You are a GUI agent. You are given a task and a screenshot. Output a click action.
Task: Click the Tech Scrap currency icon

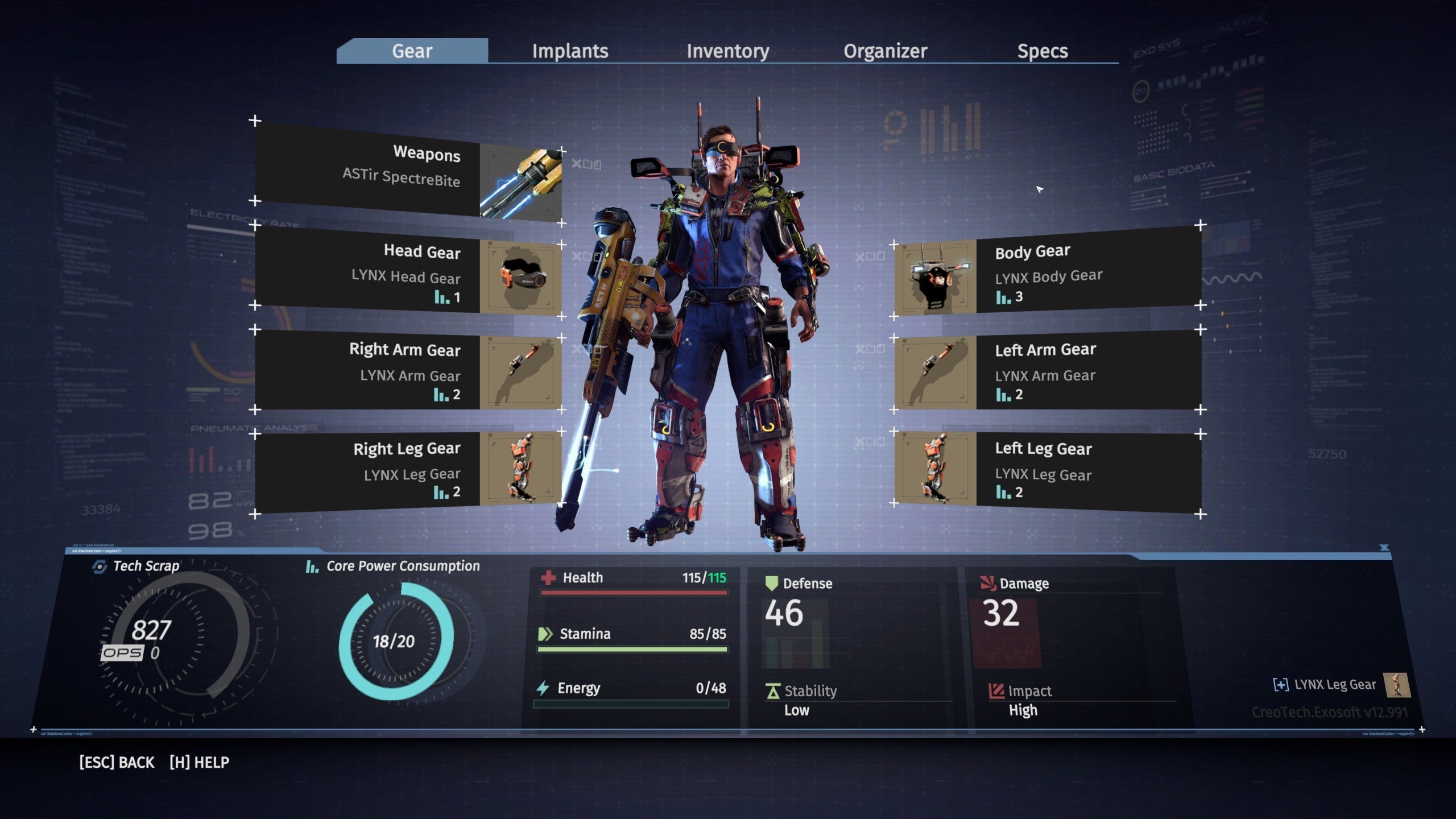tap(100, 566)
